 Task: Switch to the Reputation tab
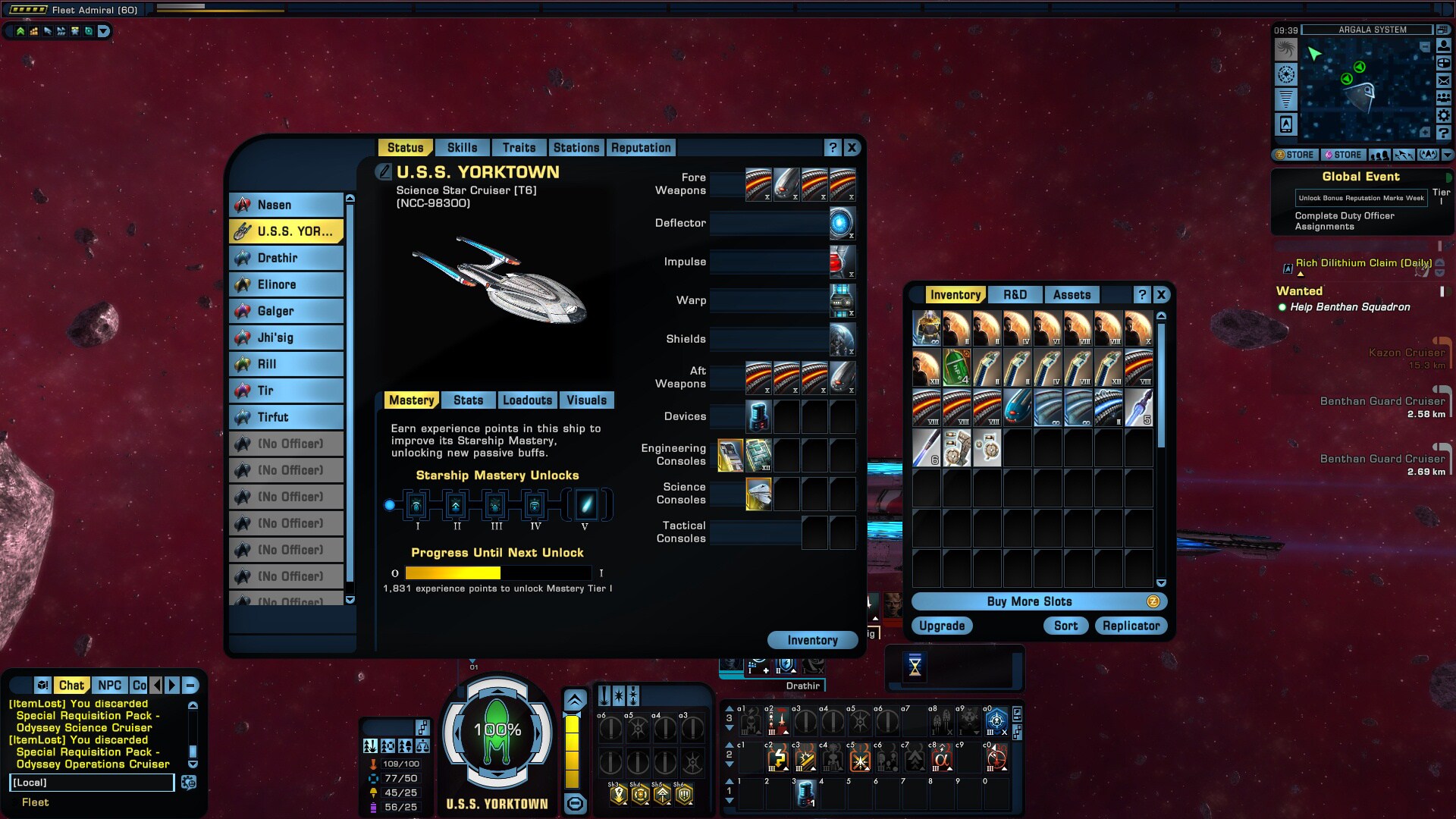point(641,147)
